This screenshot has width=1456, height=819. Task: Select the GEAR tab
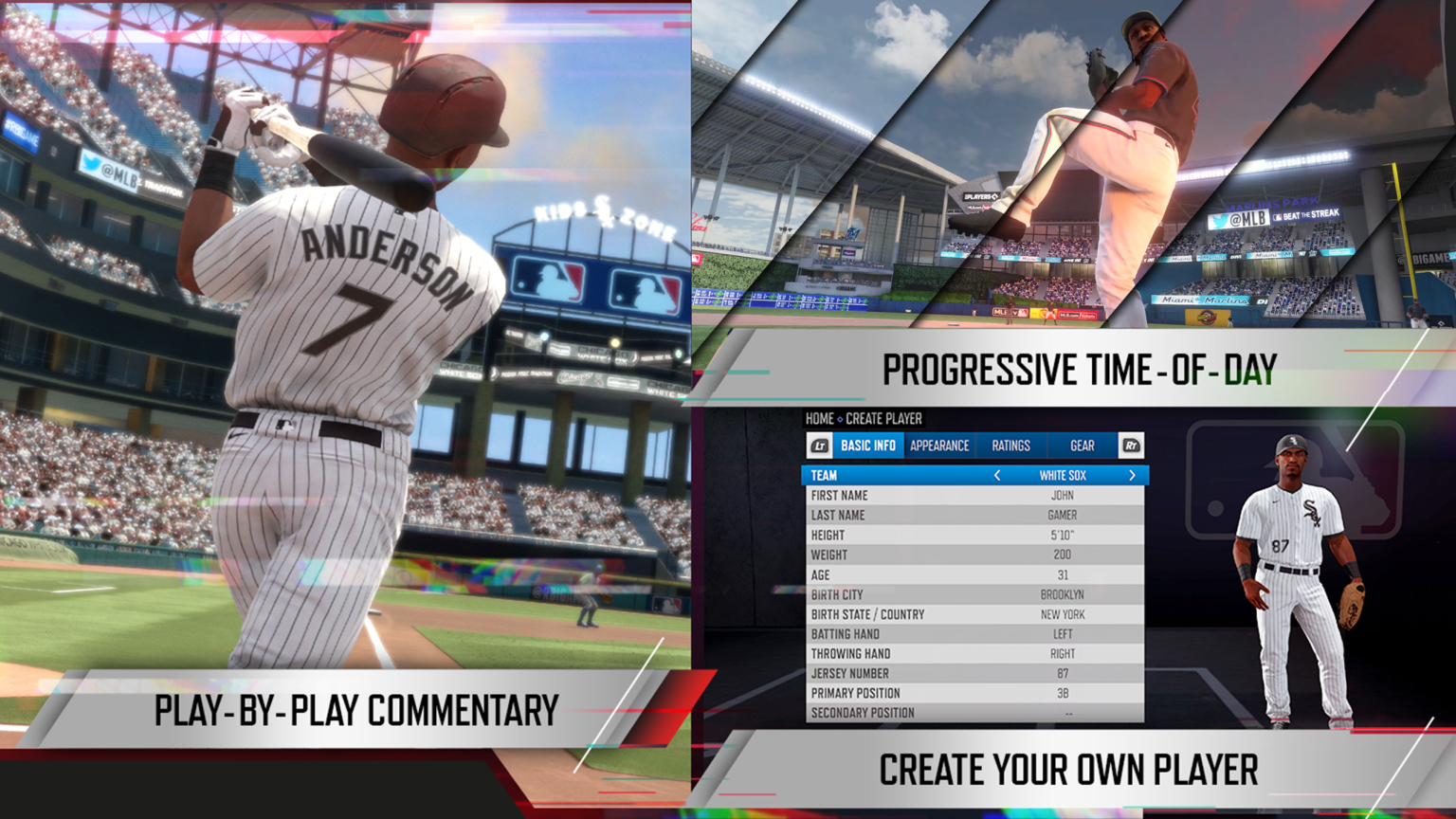[1081, 446]
